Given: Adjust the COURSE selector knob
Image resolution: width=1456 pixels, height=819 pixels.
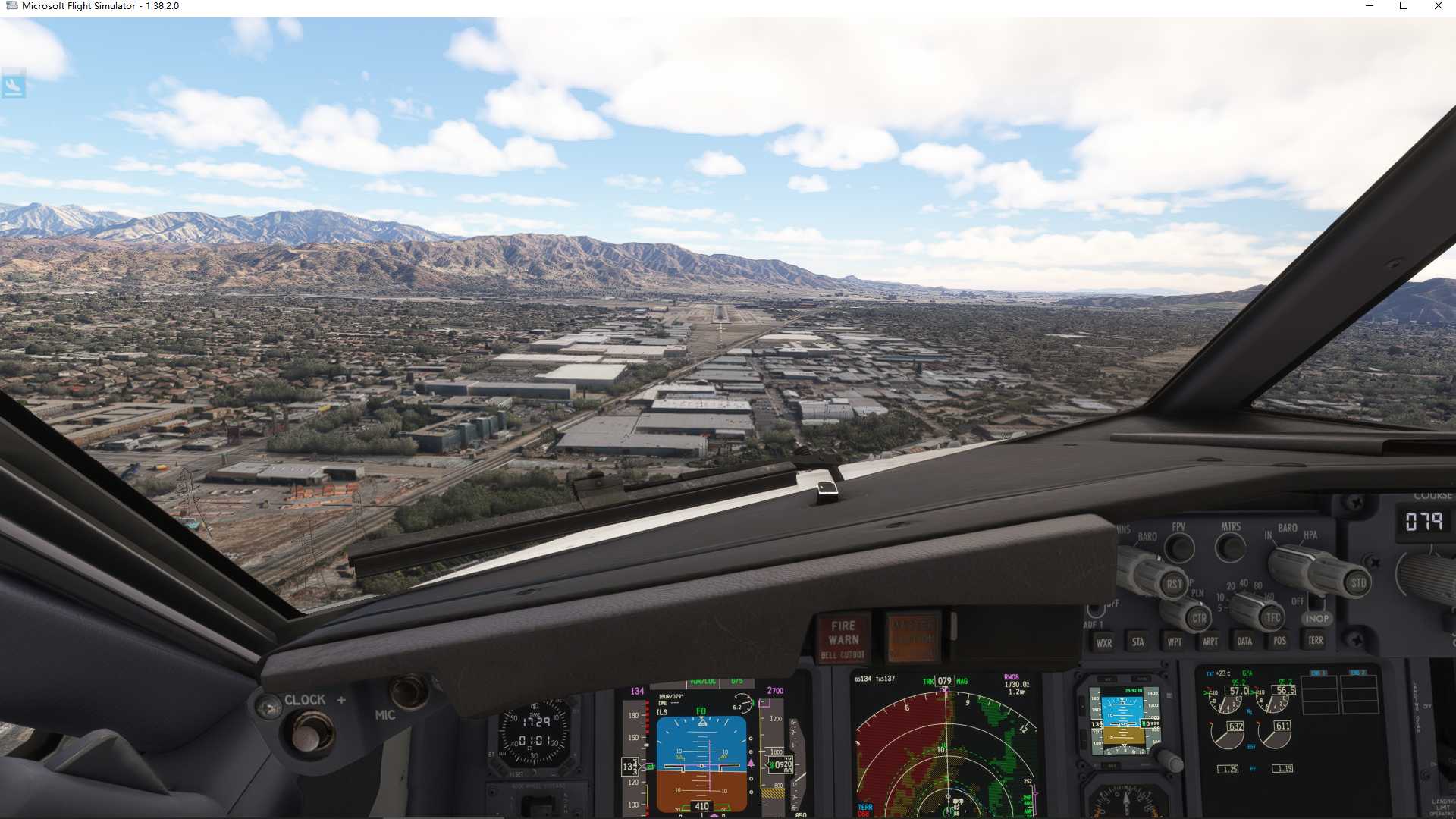Looking at the screenshot, I should click(x=1426, y=576).
